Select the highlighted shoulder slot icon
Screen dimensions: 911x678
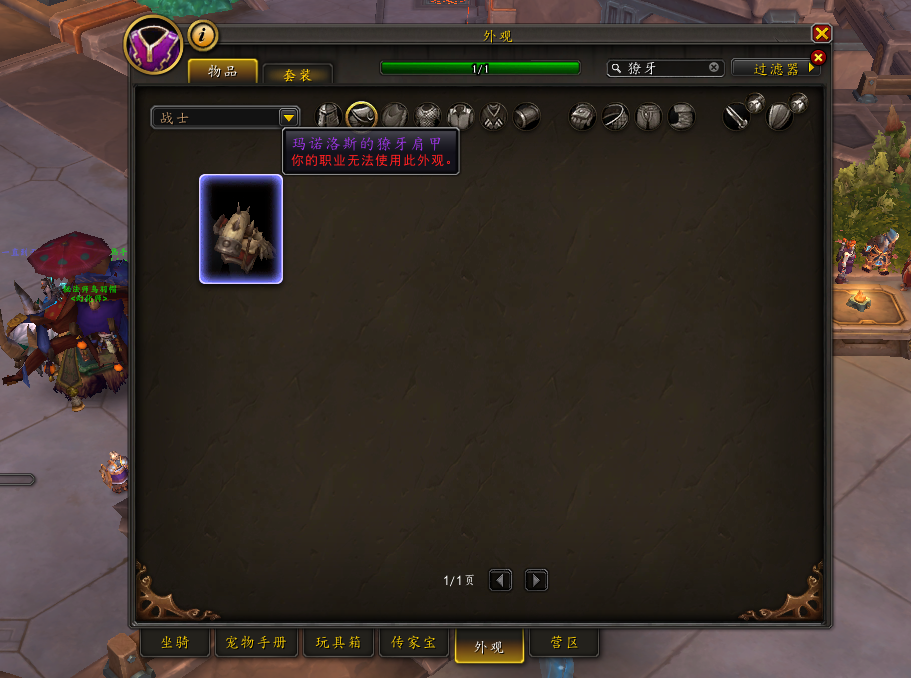[x=361, y=117]
